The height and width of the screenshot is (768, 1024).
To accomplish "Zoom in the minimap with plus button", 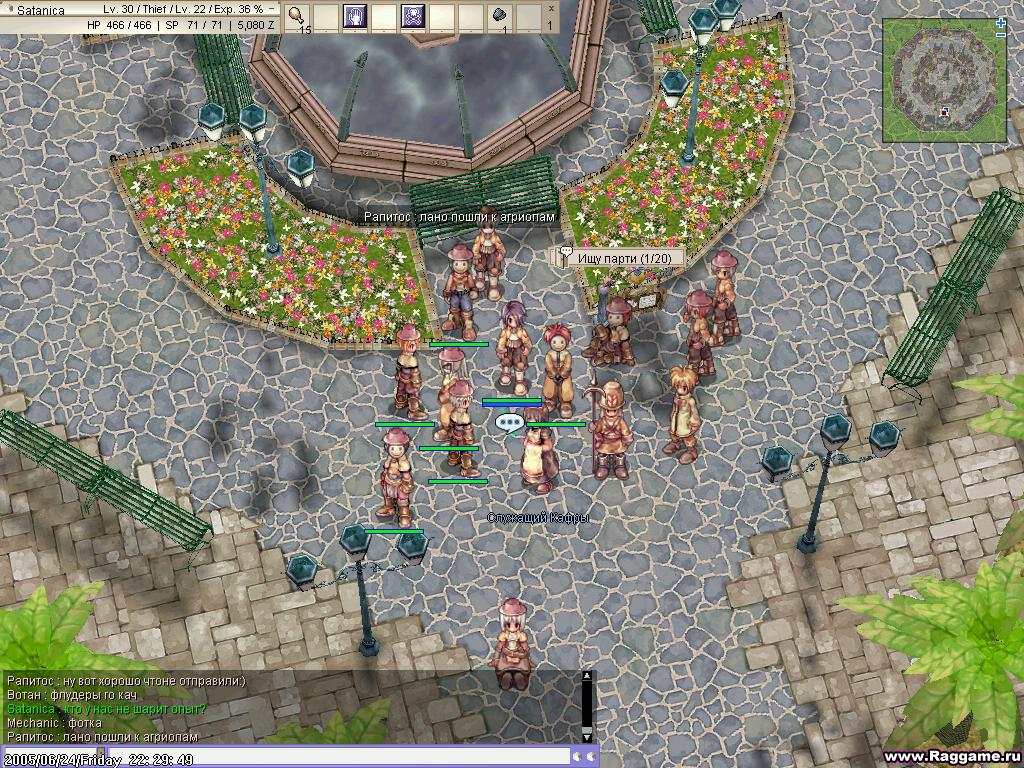I will tap(1001, 22).
